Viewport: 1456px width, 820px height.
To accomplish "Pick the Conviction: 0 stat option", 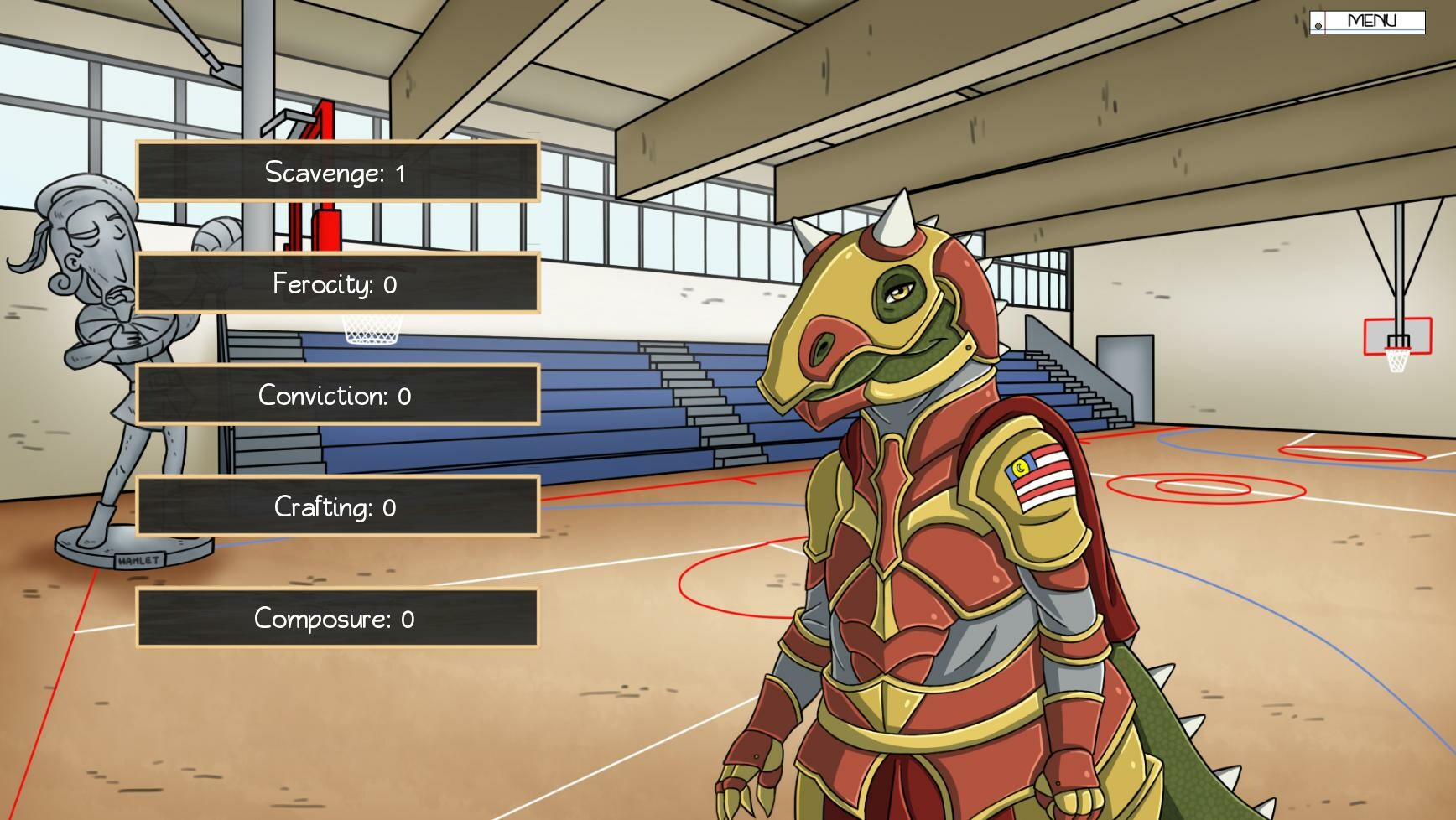I will 335,396.
